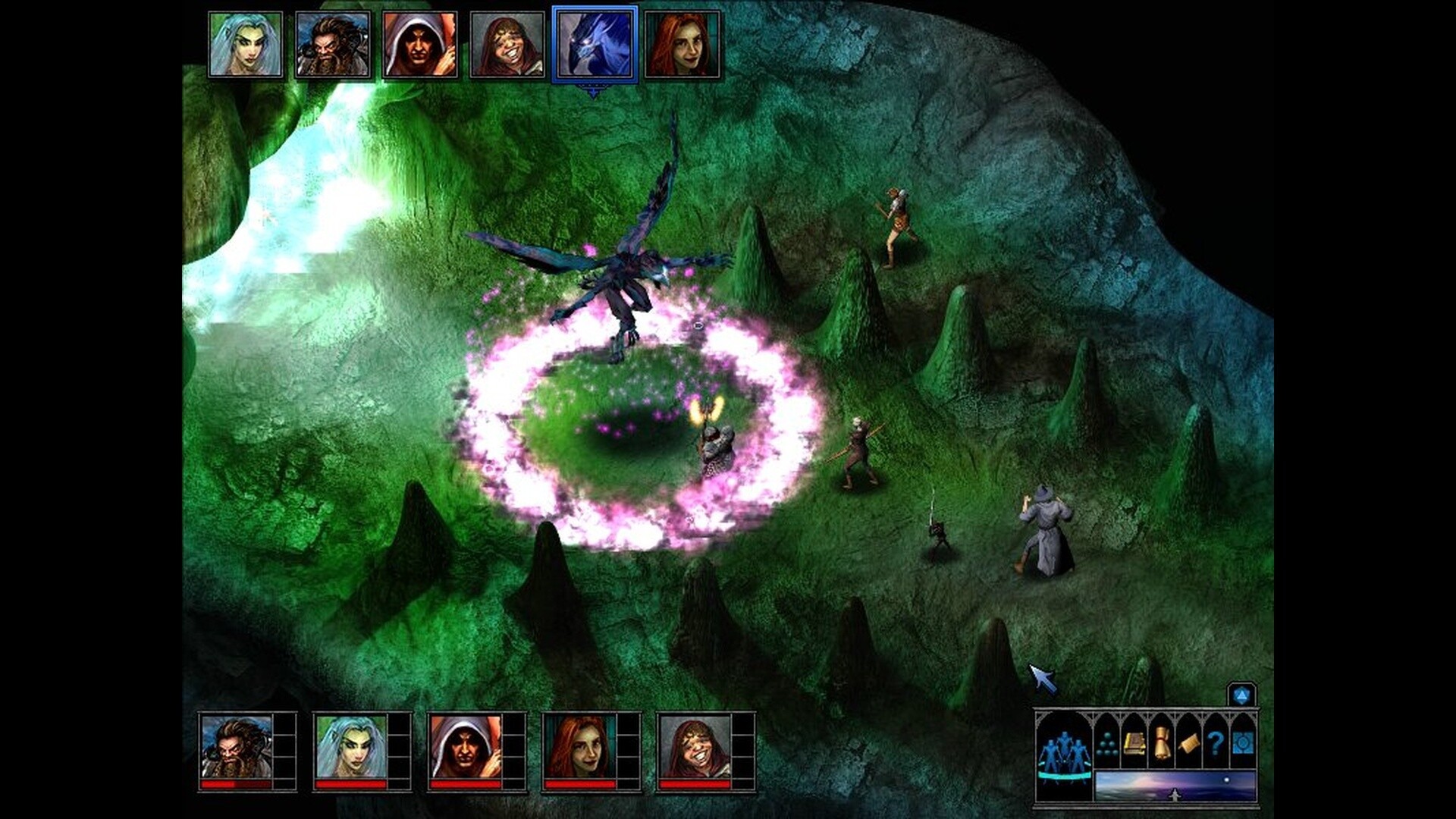Open the rolled quest scroll icon
The width and height of the screenshot is (1456, 819).
(x=1162, y=742)
